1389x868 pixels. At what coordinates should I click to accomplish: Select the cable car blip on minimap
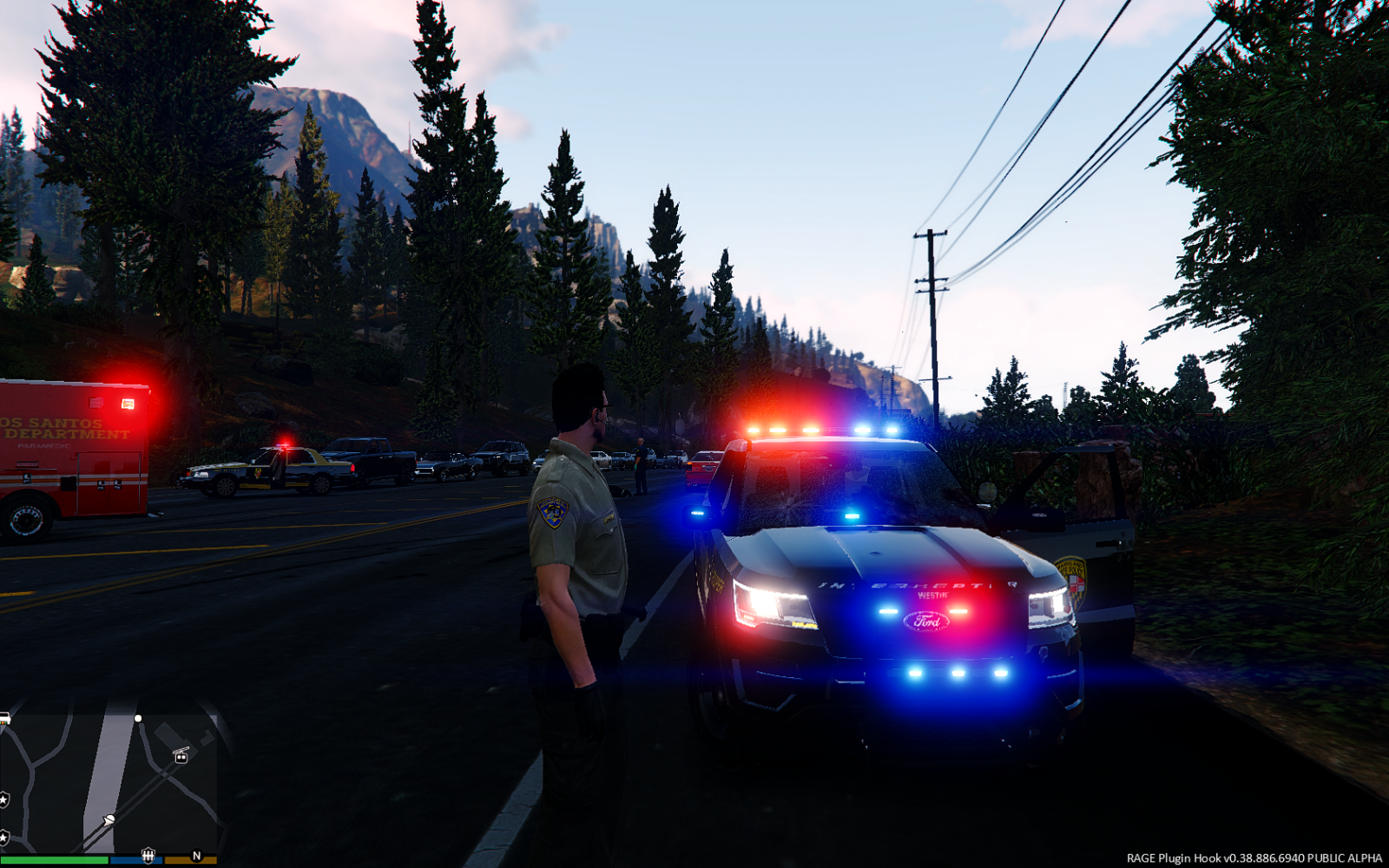pos(181,755)
